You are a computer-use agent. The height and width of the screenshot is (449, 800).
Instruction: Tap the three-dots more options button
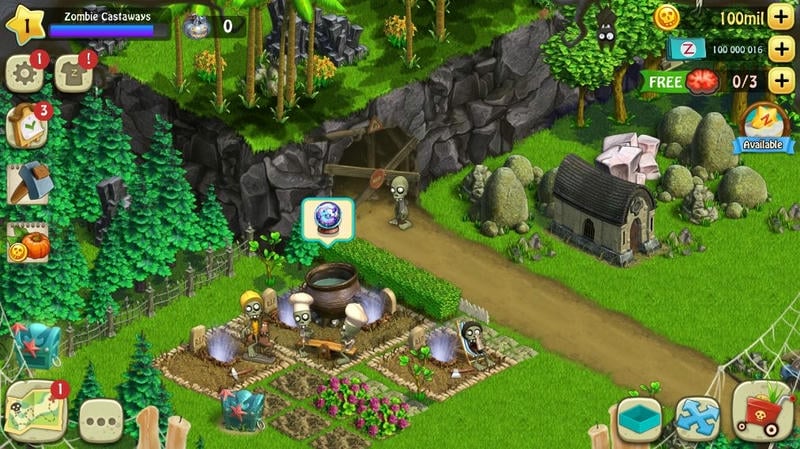point(100,419)
